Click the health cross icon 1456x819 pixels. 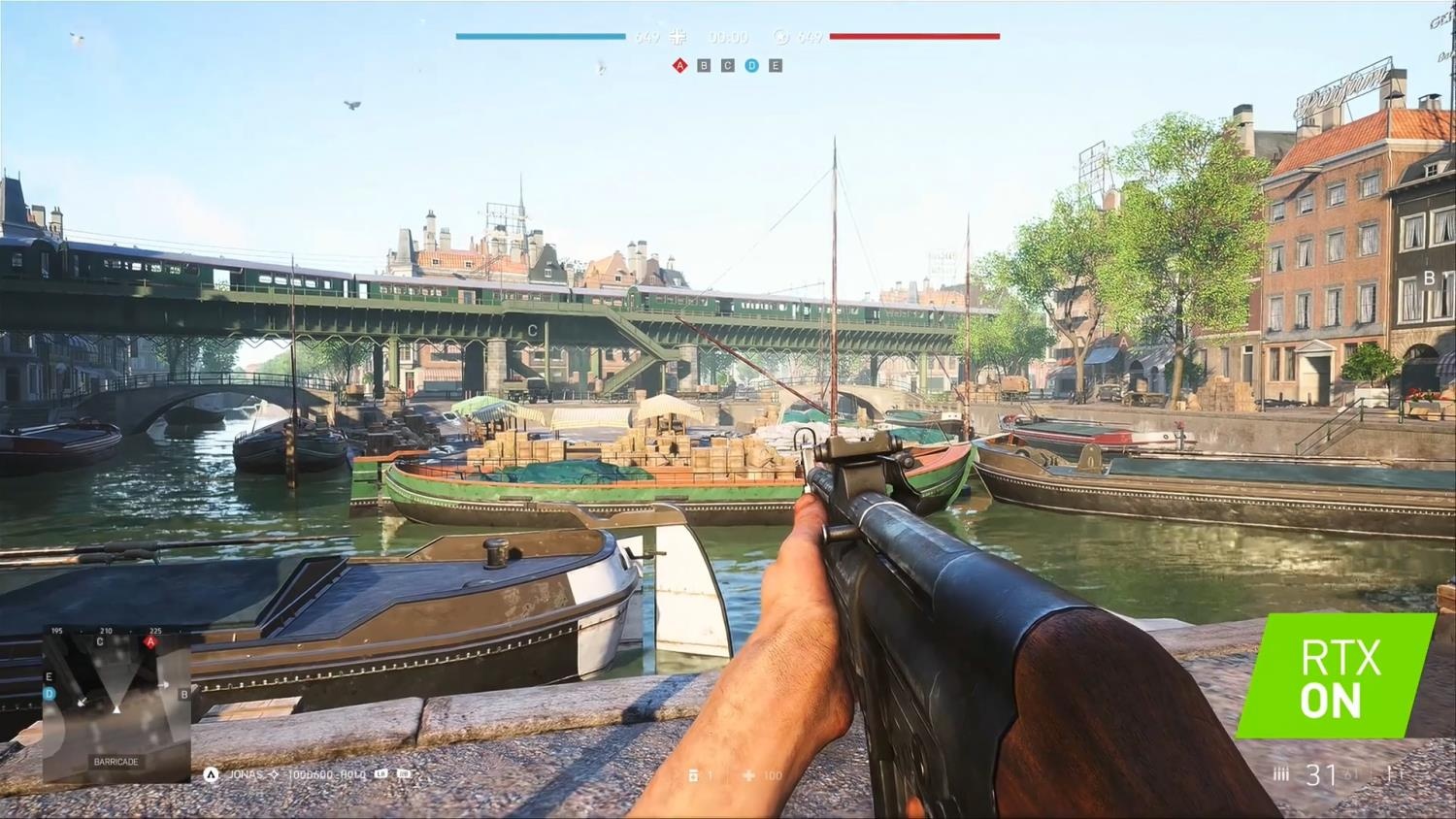pos(748,775)
